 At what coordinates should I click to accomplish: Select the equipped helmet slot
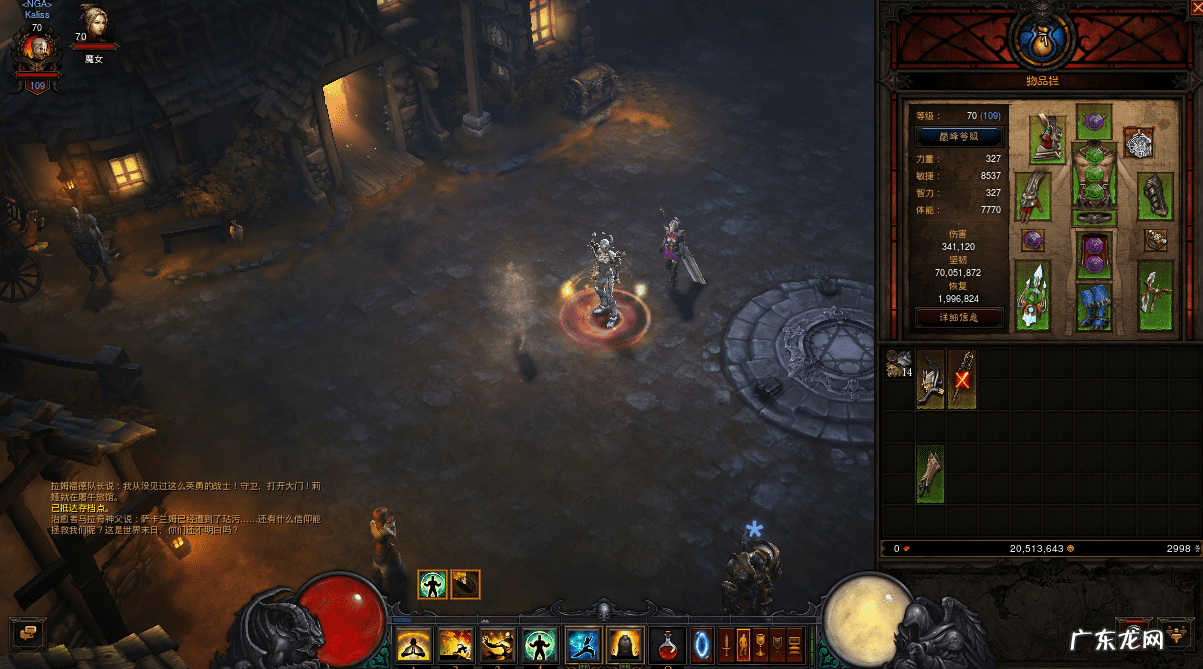click(x=1094, y=122)
